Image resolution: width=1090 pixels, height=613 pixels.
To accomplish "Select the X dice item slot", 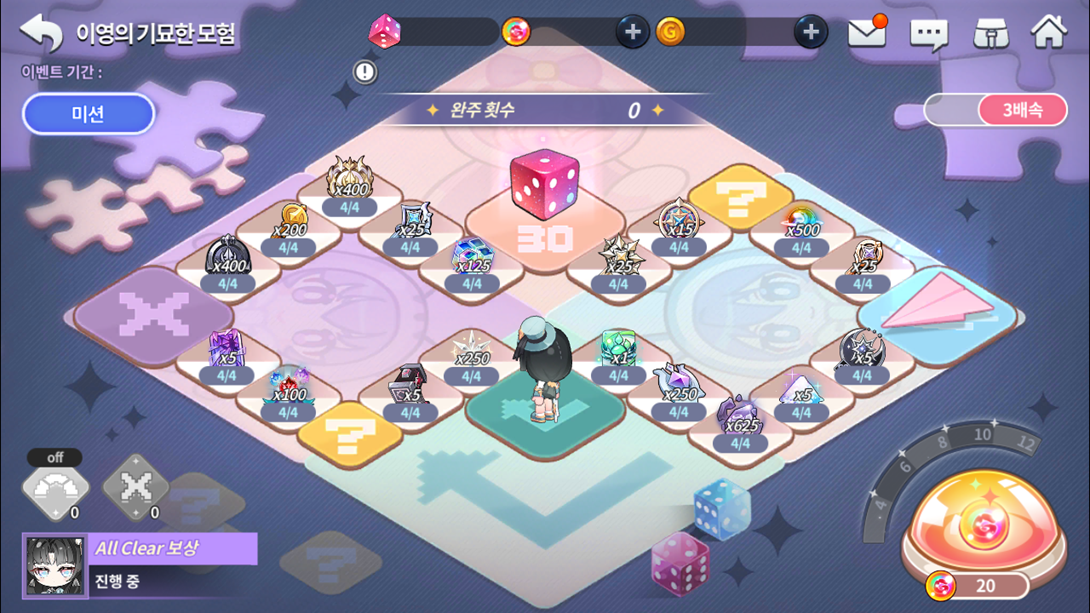I will 136,488.
